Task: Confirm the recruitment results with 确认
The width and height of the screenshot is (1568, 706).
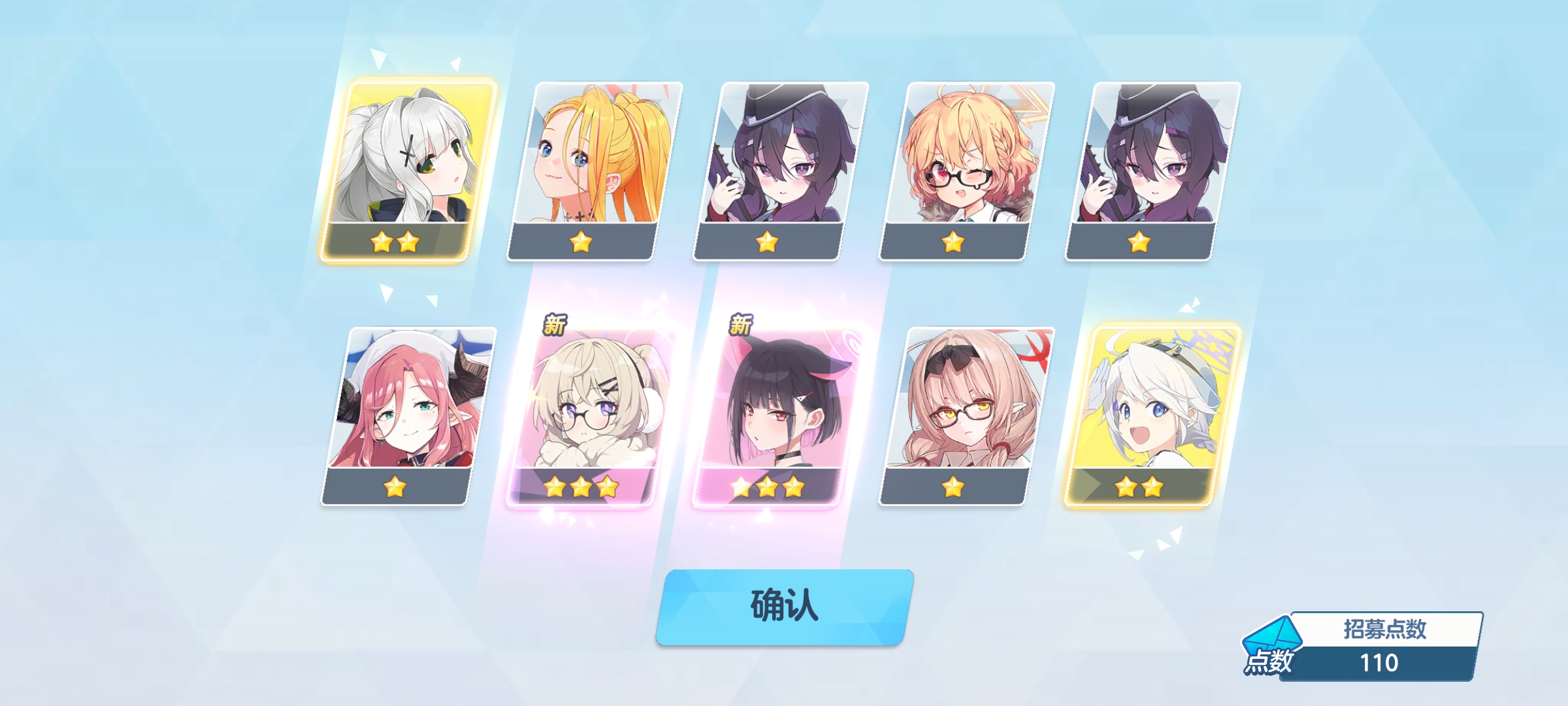Action: pos(784,606)
